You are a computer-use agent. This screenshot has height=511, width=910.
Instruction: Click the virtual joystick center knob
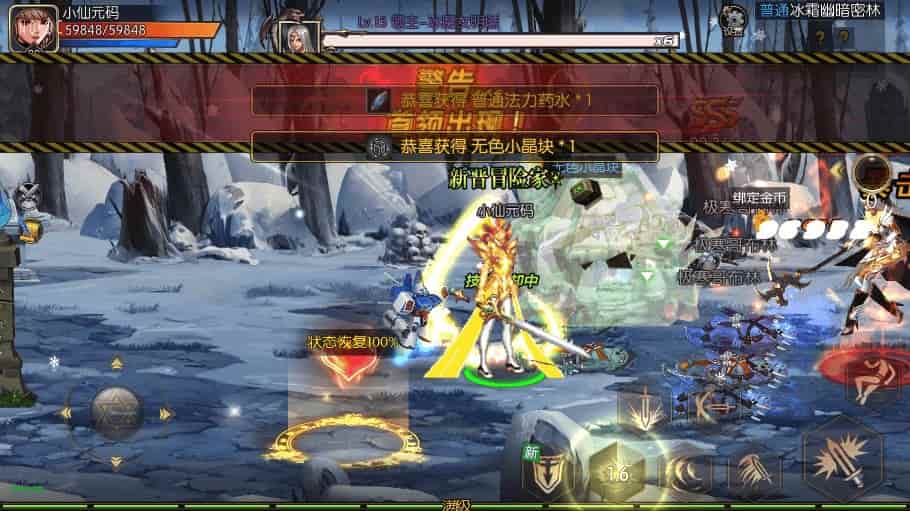click(x=116, y=409)
